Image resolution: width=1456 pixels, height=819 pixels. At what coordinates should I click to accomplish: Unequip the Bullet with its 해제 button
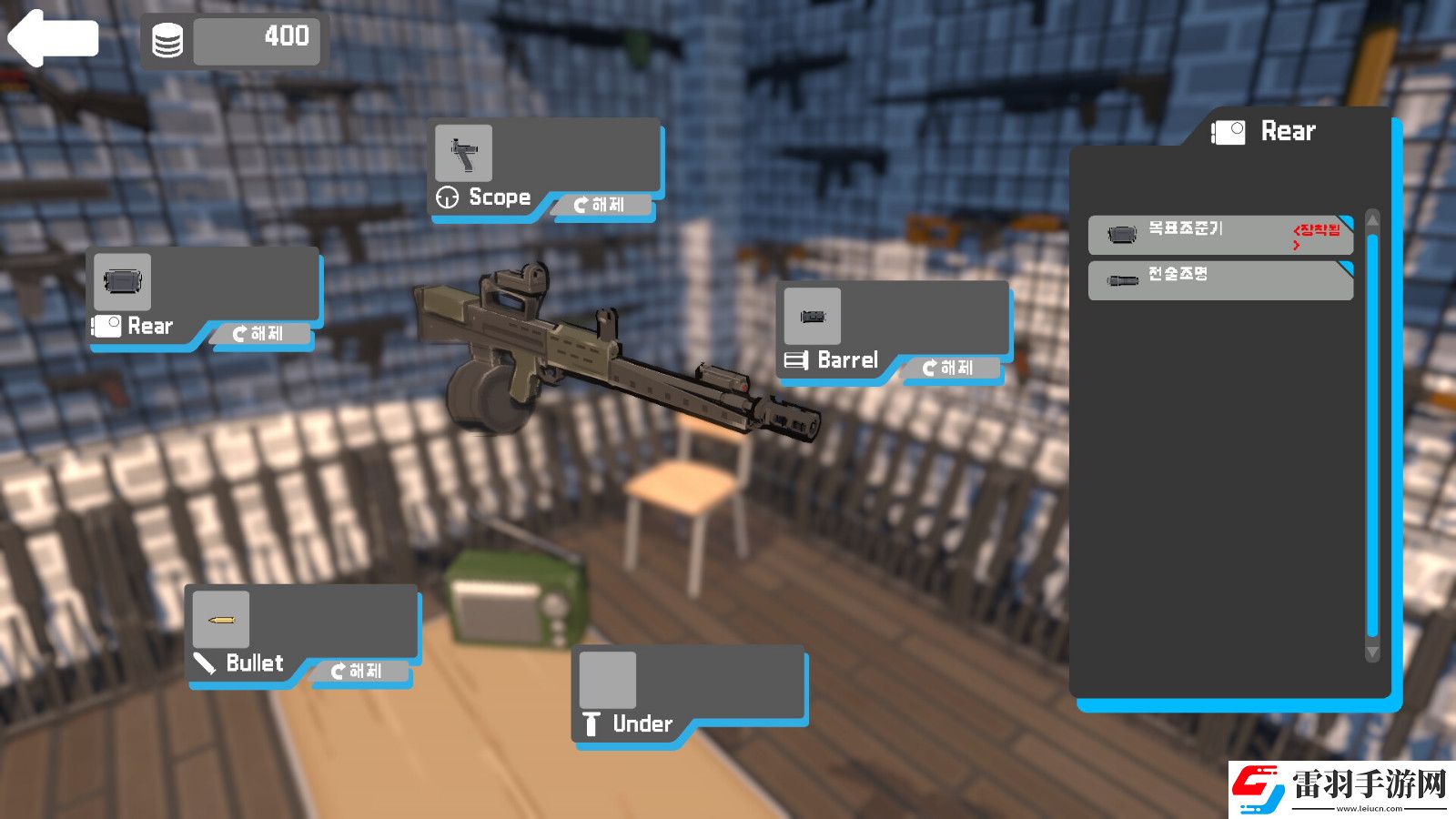pyautogui.click(x=358, y=672)
